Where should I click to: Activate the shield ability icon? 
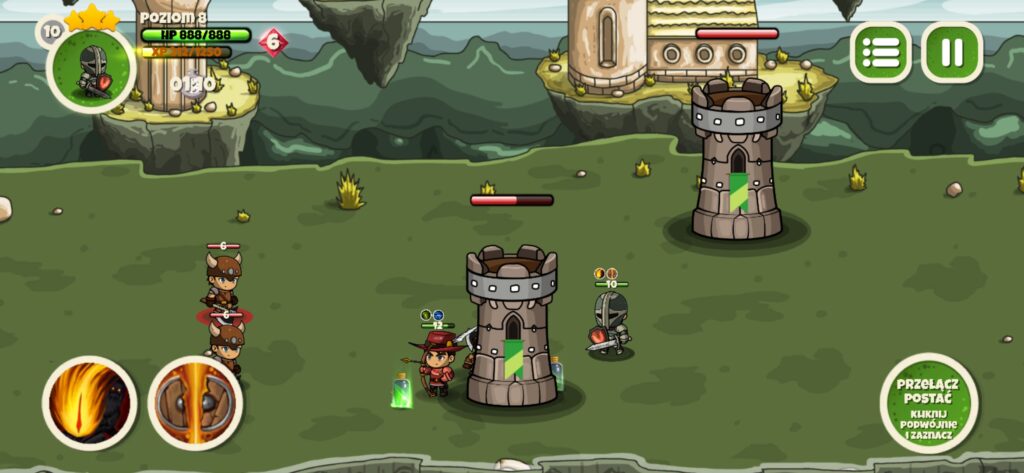tap(195, 403)
